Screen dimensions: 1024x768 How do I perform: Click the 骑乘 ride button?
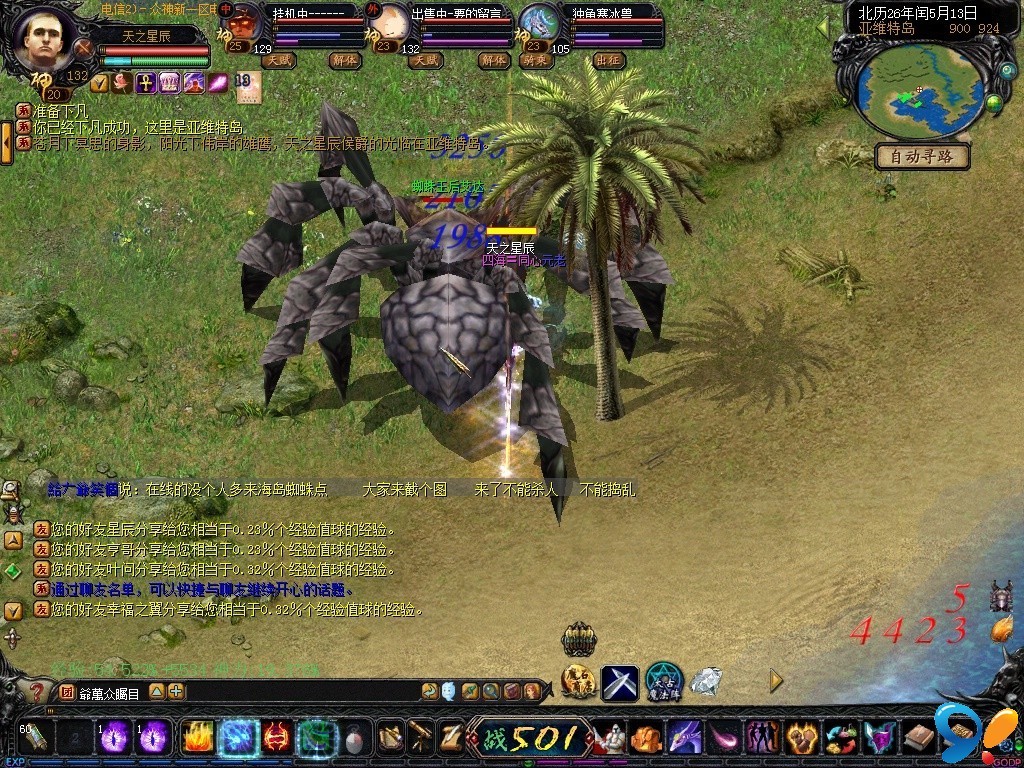tap(536, 60)
